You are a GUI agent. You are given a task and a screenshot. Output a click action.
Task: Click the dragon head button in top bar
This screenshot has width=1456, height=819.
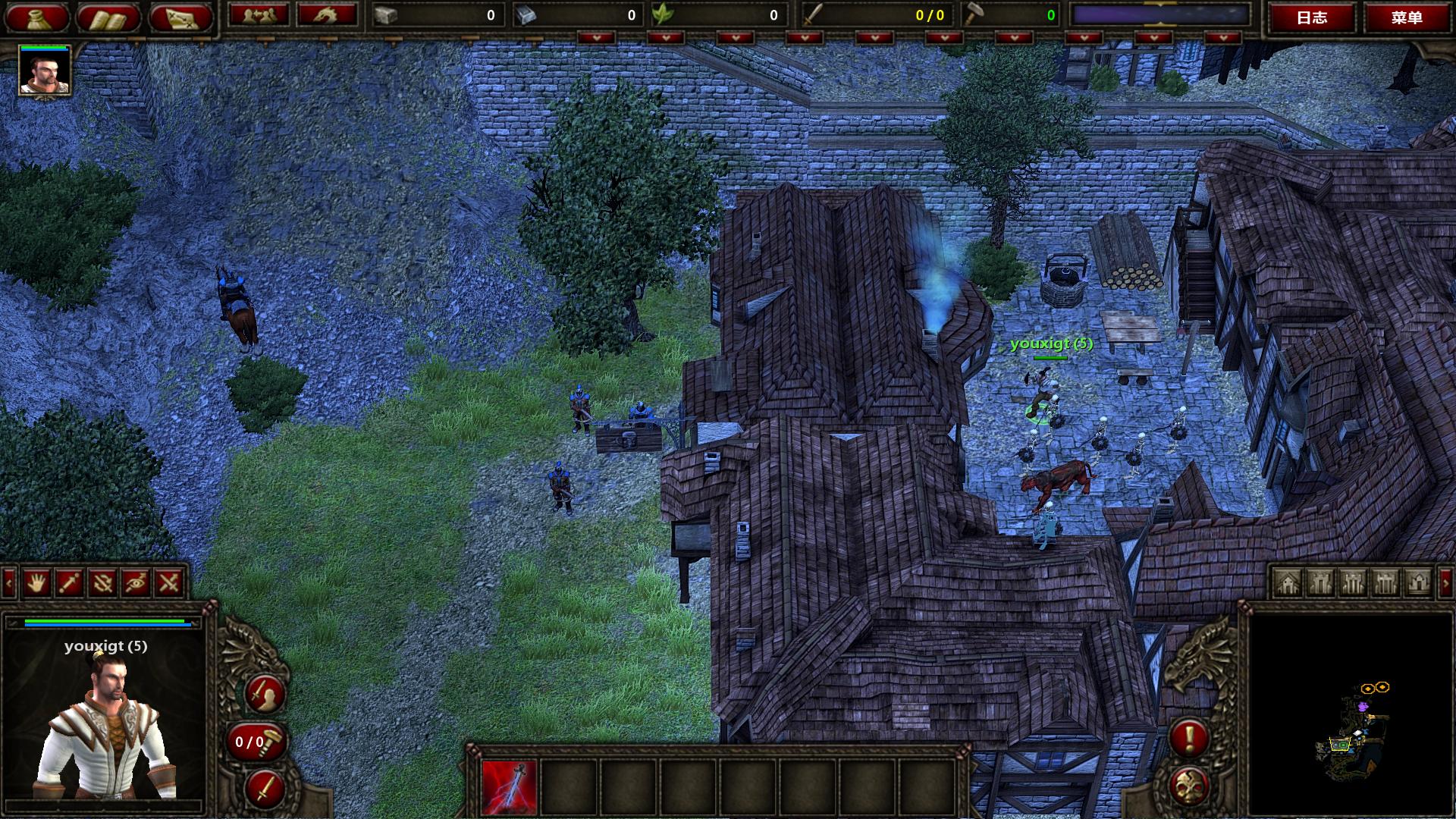327,15
